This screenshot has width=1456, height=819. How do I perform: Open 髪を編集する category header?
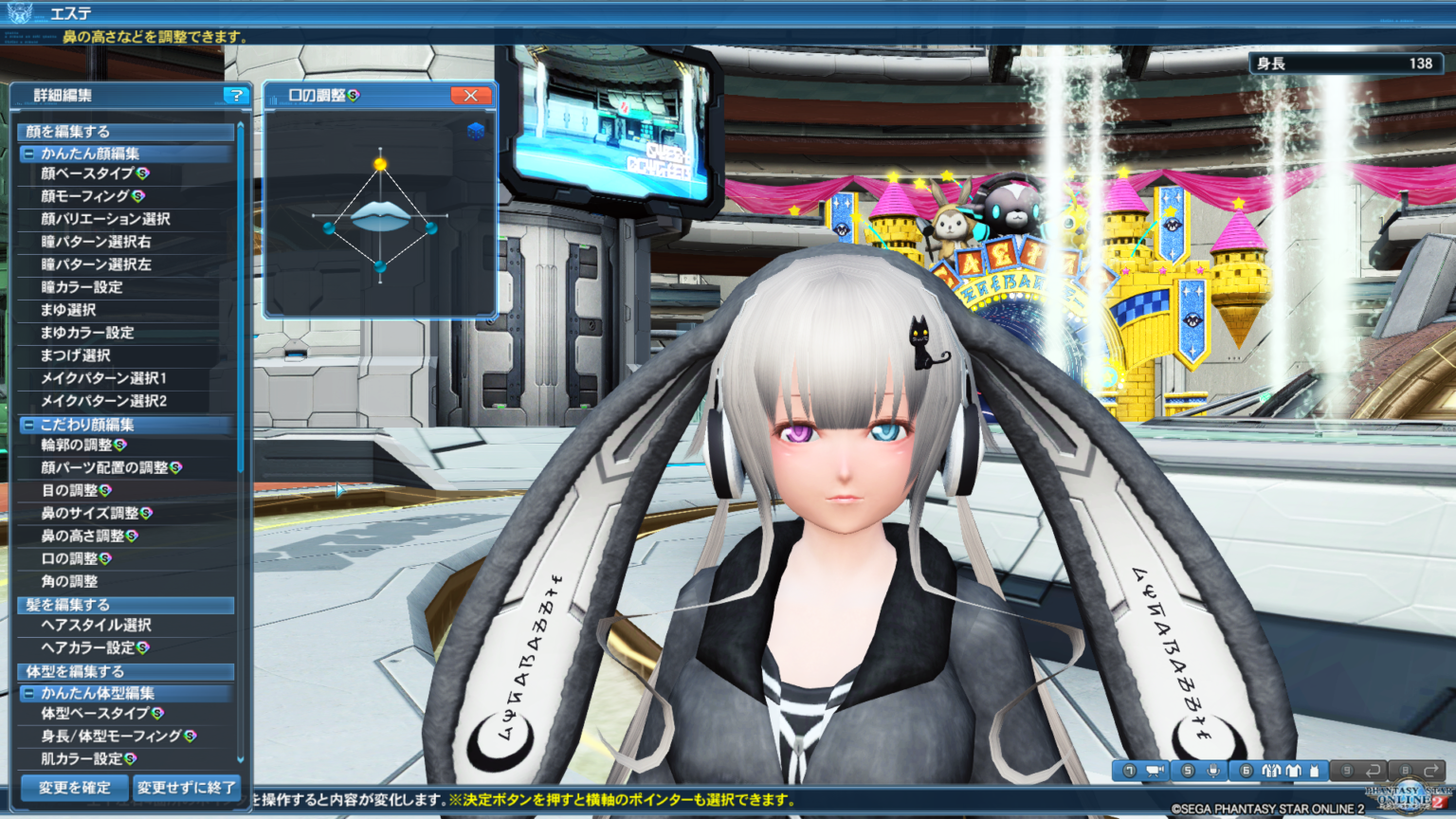pyautogui.click(x=66, y=605)
